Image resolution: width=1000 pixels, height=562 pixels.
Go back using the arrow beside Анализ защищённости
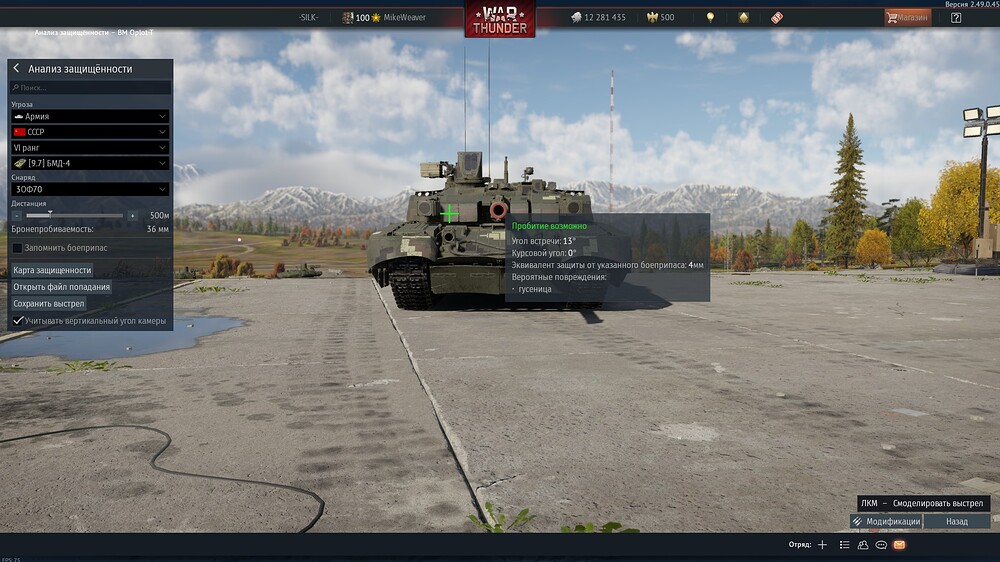pyautogui.click(x=16, y=69)
